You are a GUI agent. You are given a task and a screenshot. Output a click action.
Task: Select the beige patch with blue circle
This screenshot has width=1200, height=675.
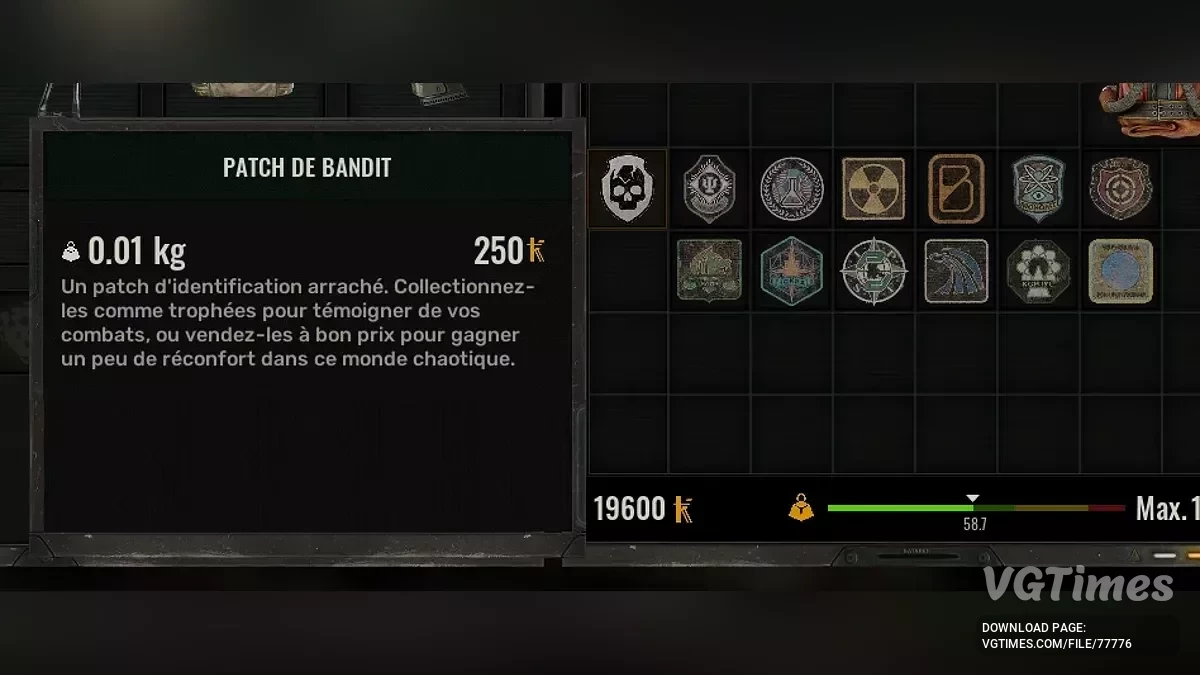[x=1121, y=271]
